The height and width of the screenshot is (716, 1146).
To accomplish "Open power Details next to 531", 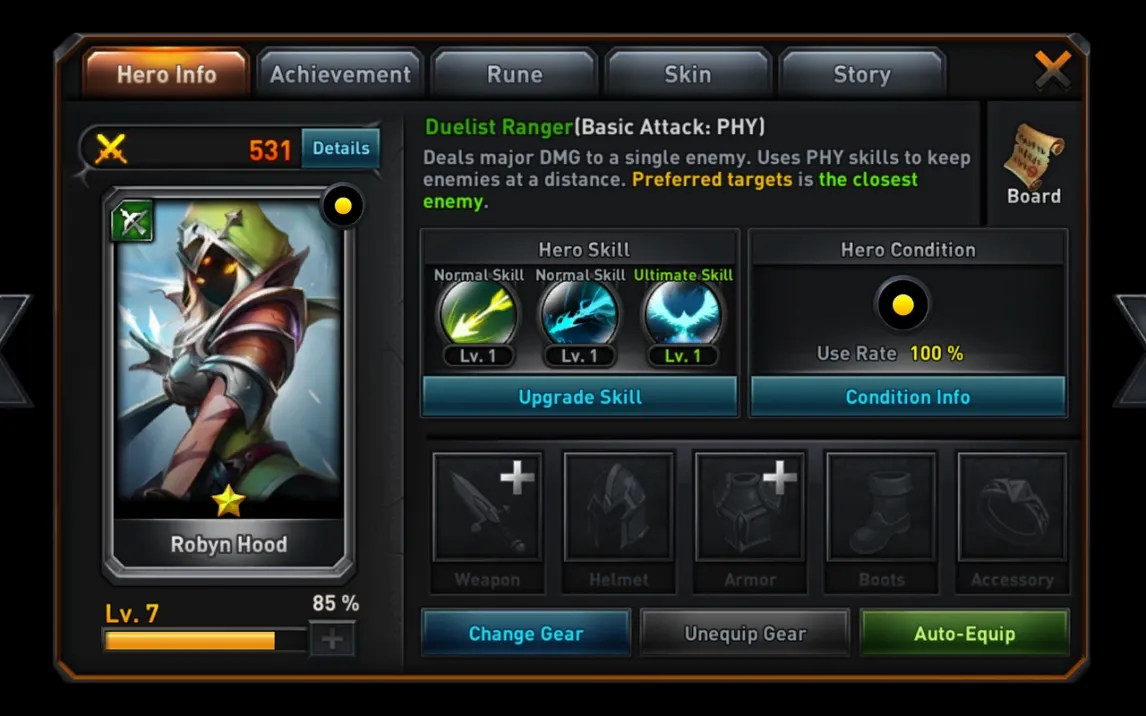I will coord(341,148).
